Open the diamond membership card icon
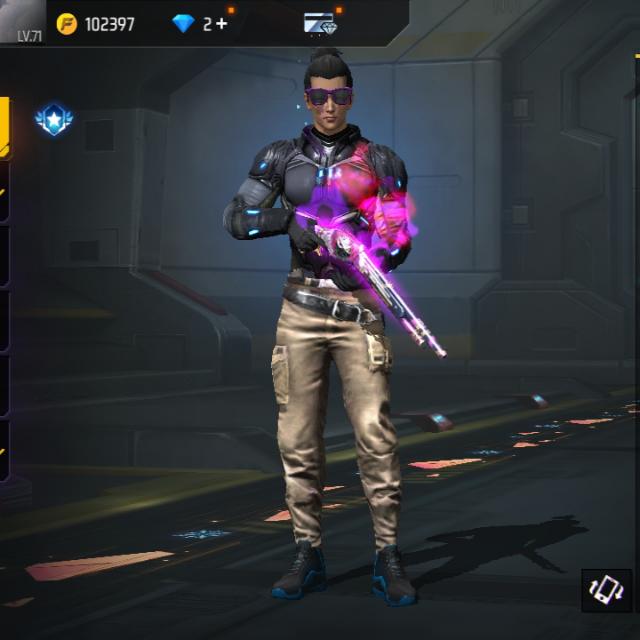640x640 pixels. pyautogui.click(x=321, y=24)
